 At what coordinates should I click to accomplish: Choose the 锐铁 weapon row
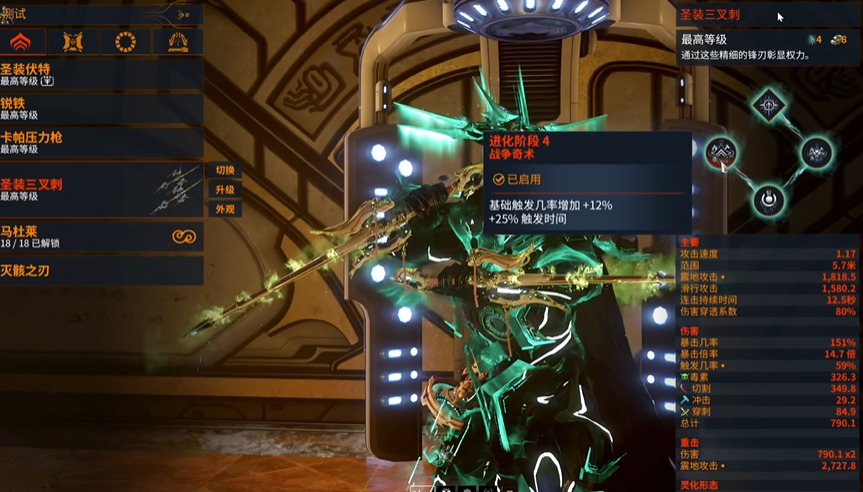pos(100,108)
